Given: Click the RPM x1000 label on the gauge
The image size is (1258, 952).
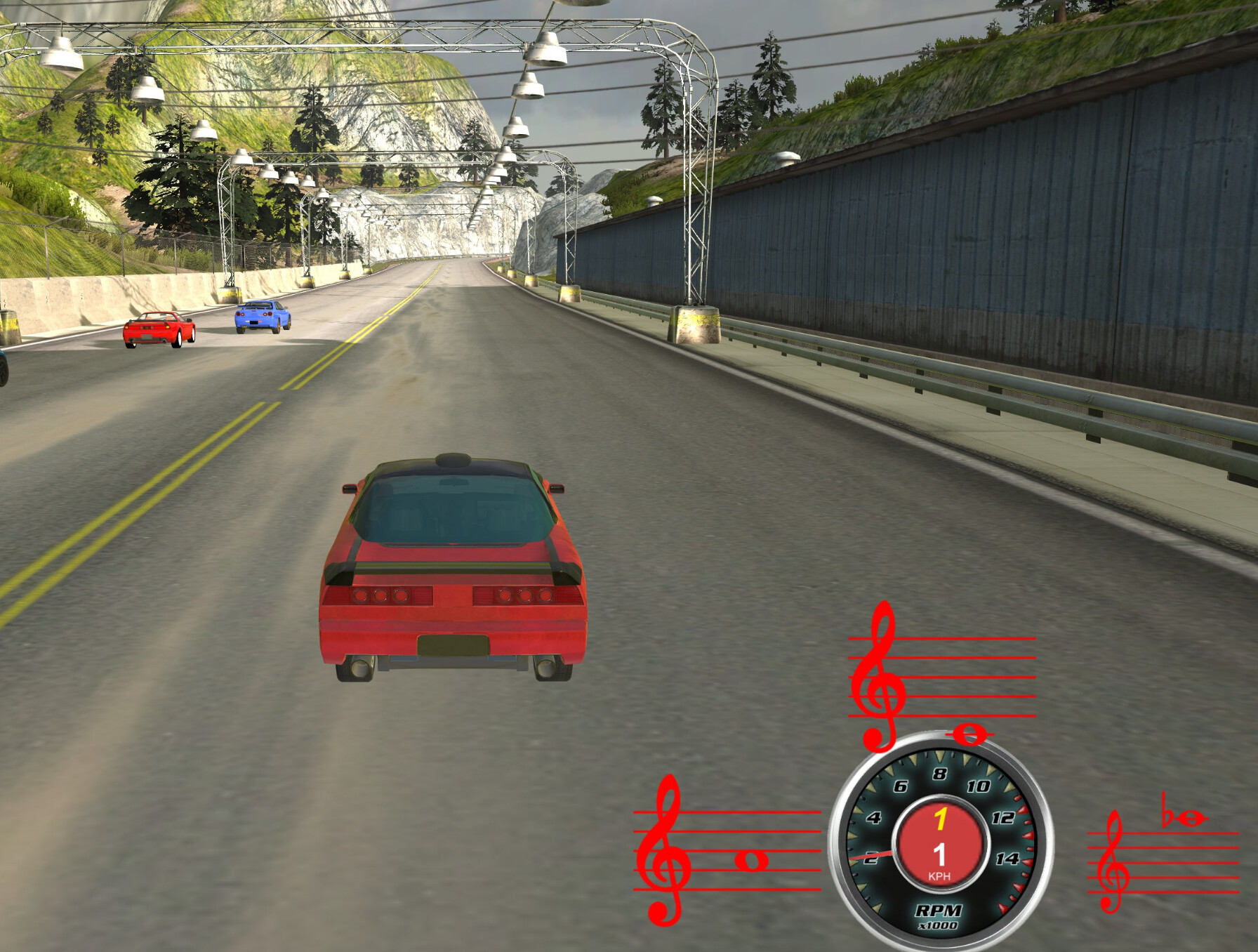Looking at the screenshot, I should click(939, 913).
